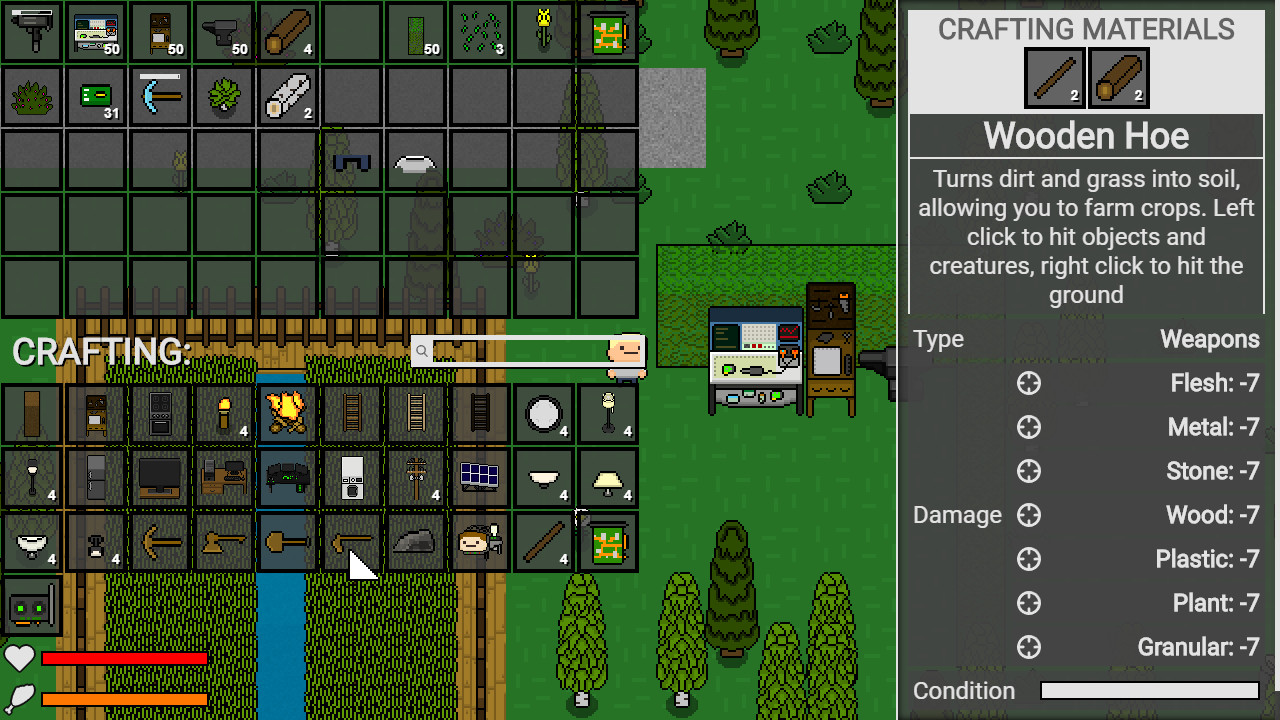Click the heart health icon

(18, 658)
